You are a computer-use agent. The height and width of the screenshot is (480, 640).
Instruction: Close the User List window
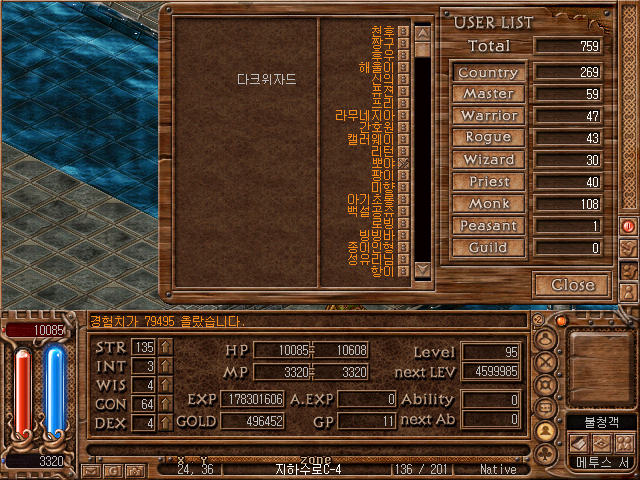(x=573, y=285)
